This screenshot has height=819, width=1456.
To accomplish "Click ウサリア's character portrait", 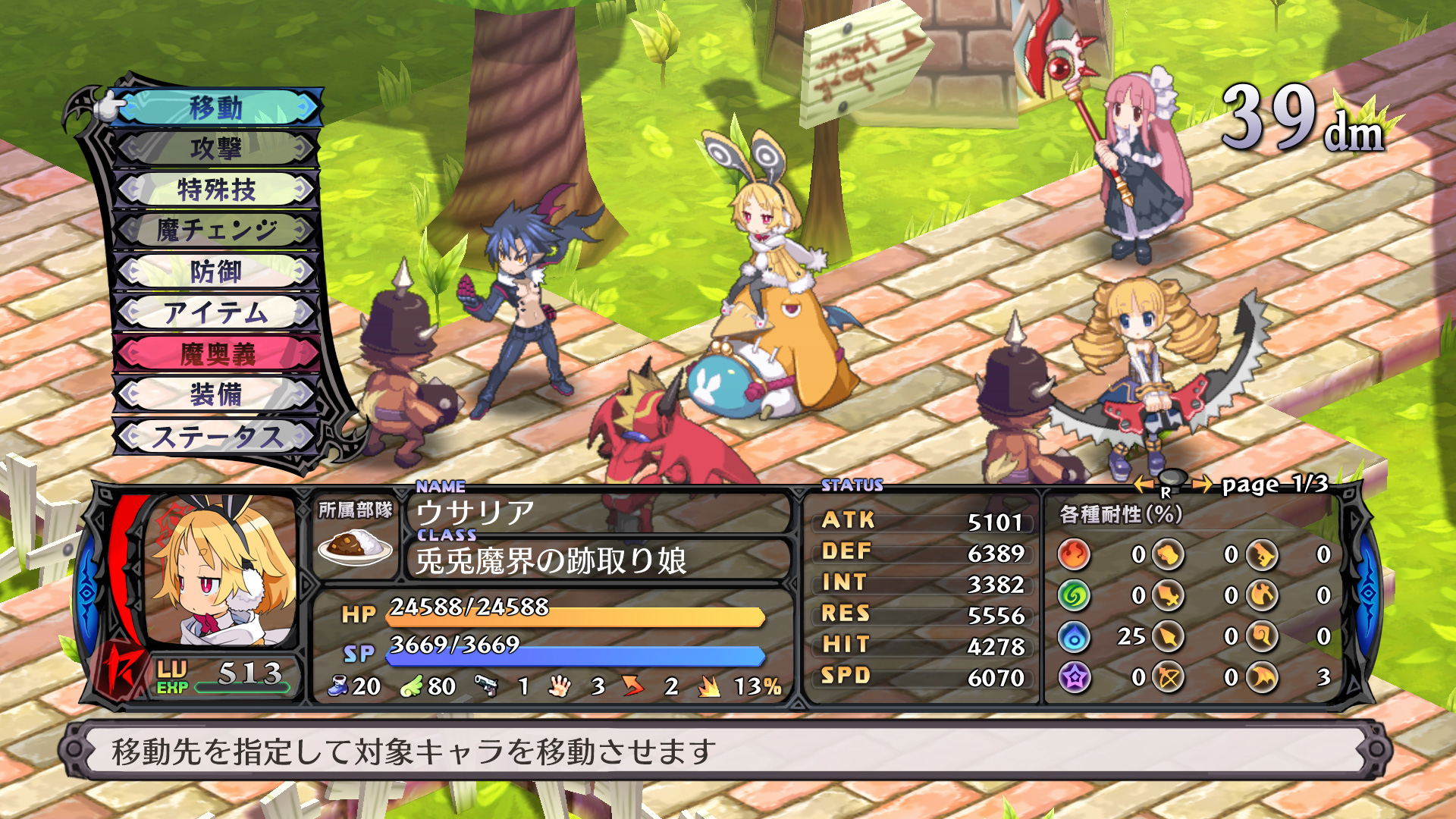I will 221,570.
